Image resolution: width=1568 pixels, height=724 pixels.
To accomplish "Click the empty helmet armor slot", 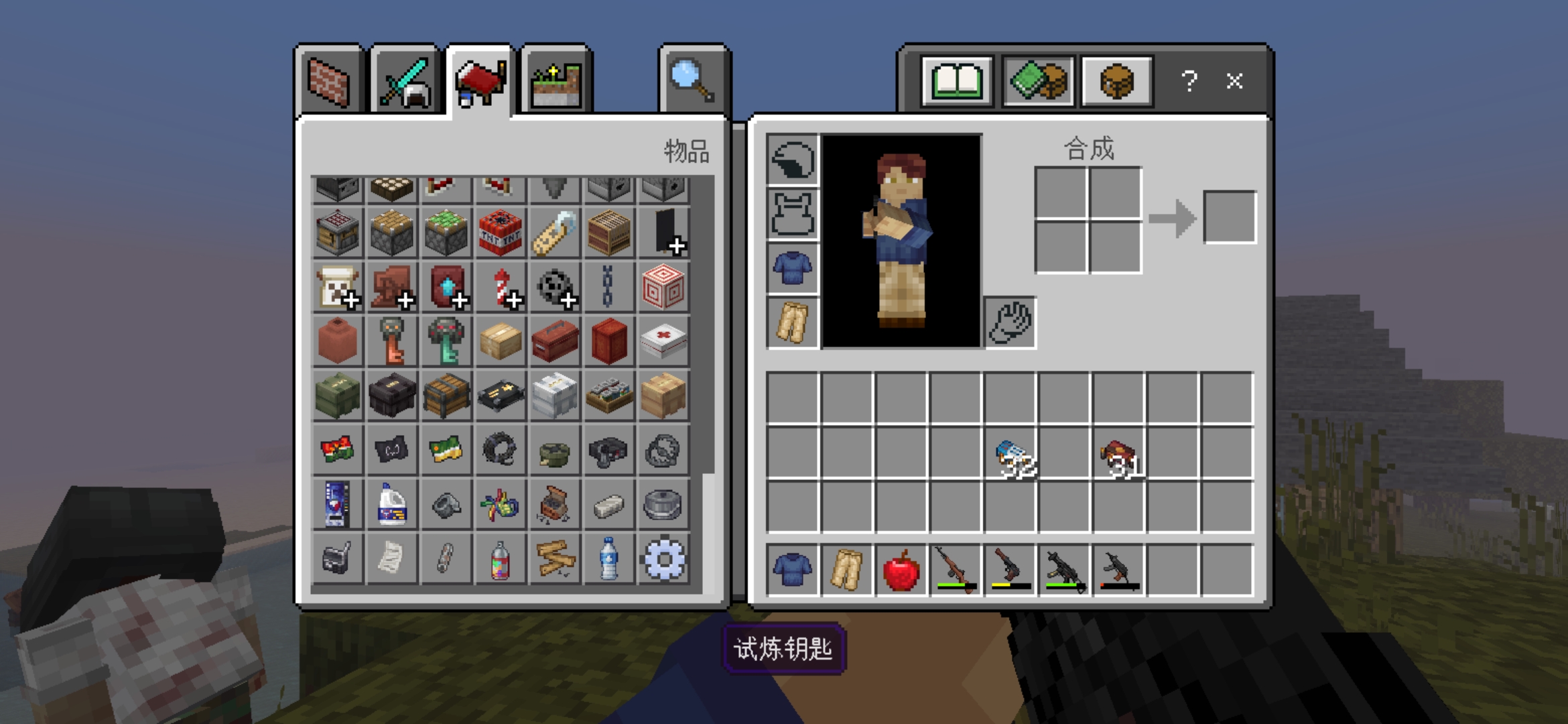I will pyautogui.click(x=793, y=160).
